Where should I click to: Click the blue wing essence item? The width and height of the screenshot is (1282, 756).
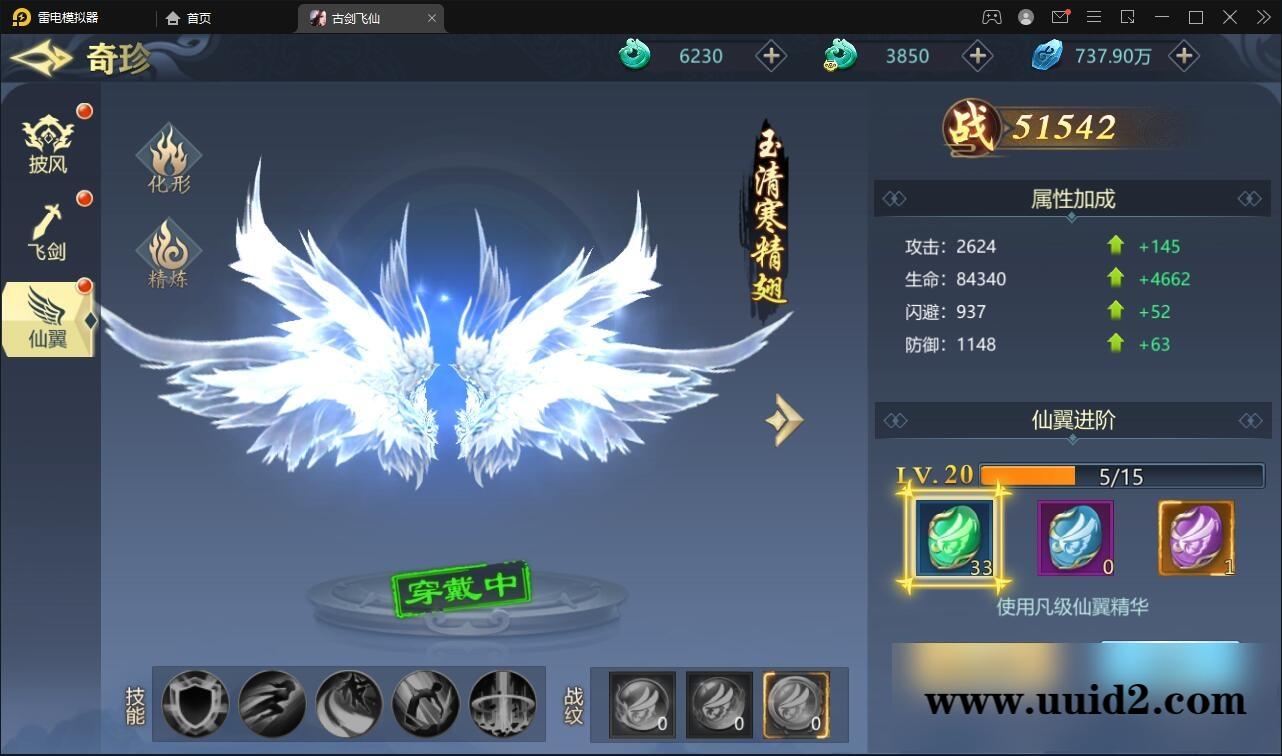1074,538
